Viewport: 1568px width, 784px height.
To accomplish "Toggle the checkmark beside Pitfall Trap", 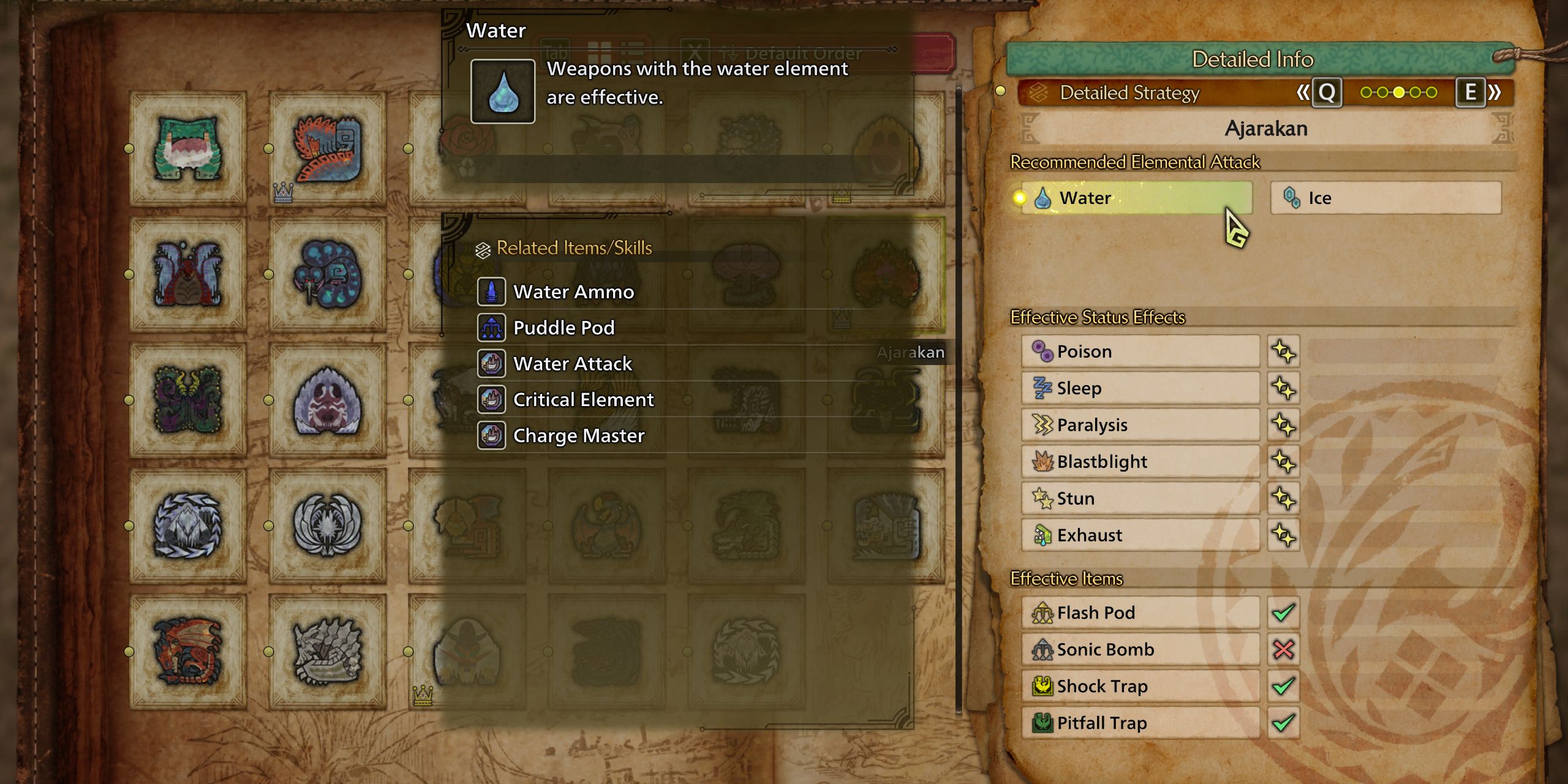I will pos(1284,723).
